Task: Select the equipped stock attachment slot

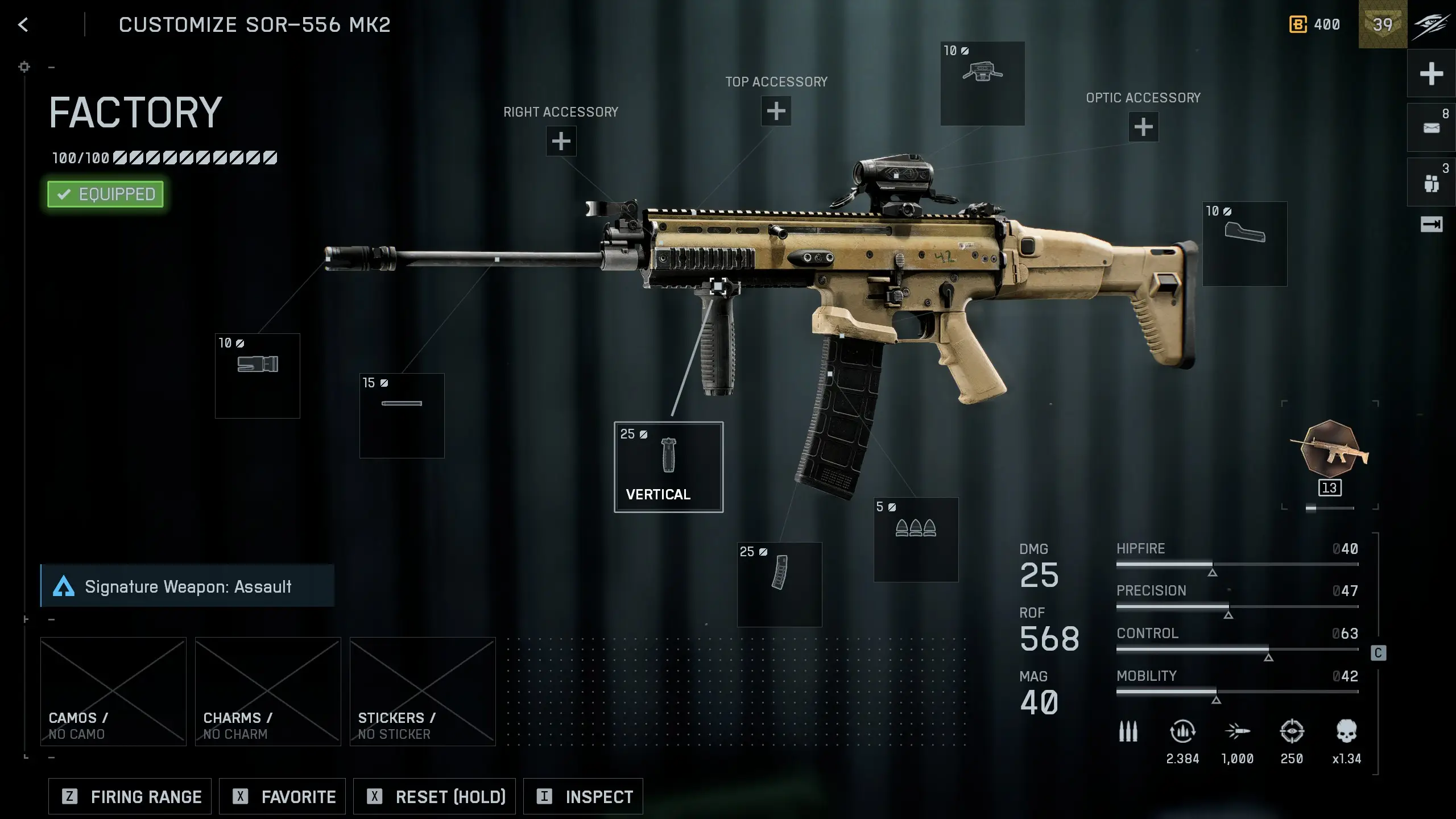Action: click(x=1246, y=243)
